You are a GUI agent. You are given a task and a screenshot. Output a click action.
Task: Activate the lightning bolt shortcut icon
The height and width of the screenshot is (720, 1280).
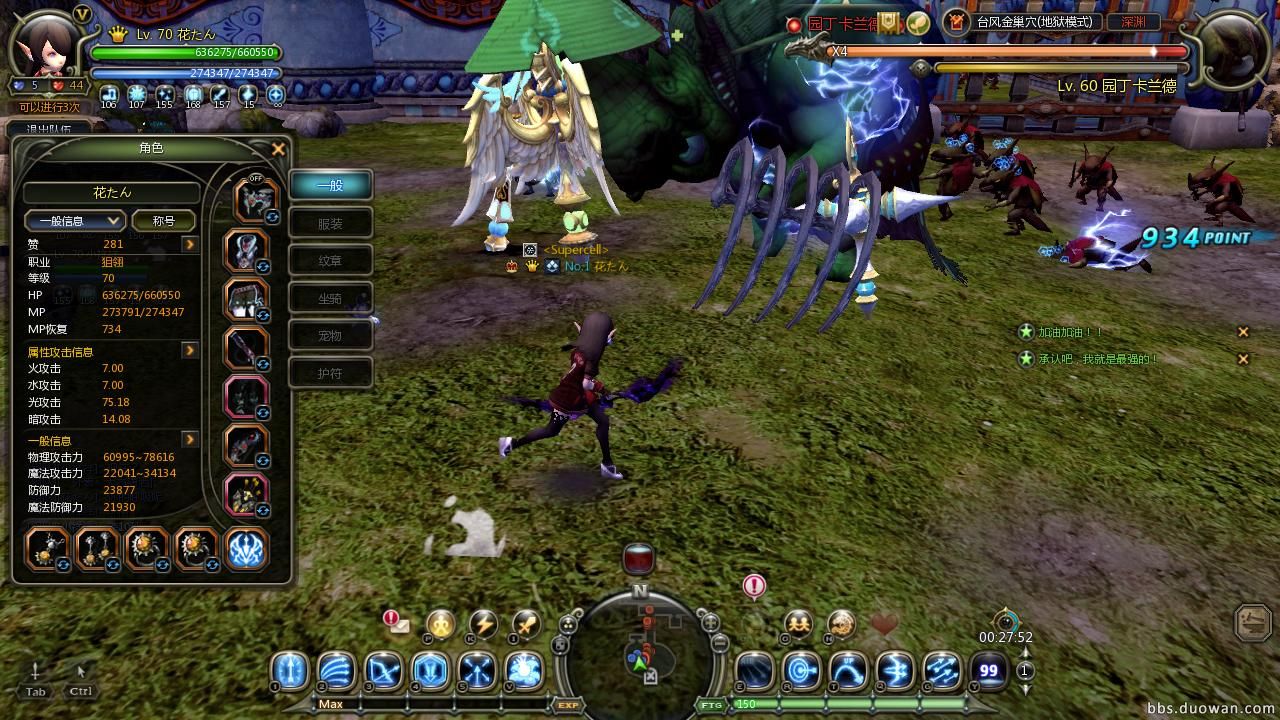click(x=484, y=624)
